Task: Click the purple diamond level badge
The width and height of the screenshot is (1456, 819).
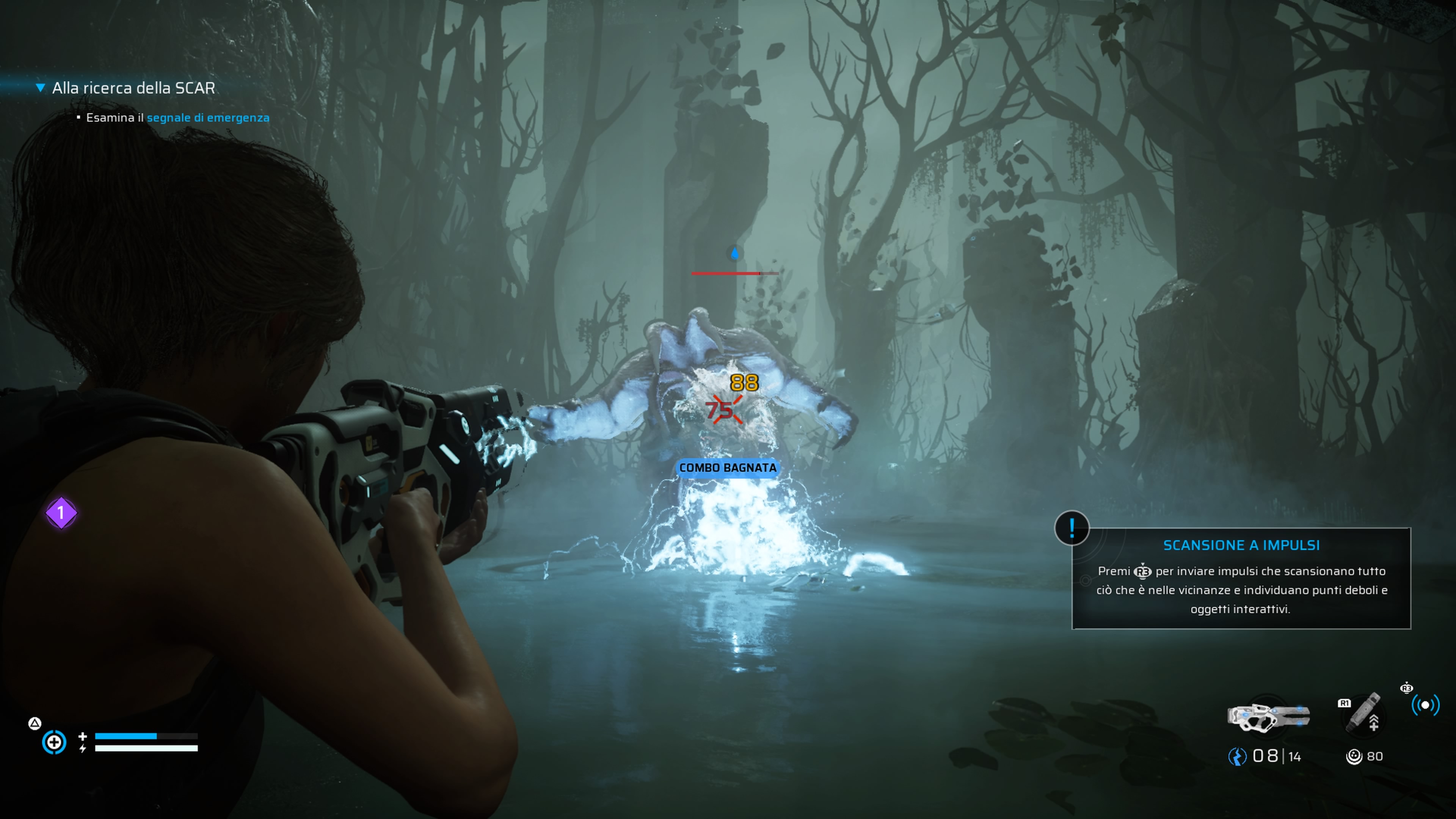Action: [x=61, y=513]
